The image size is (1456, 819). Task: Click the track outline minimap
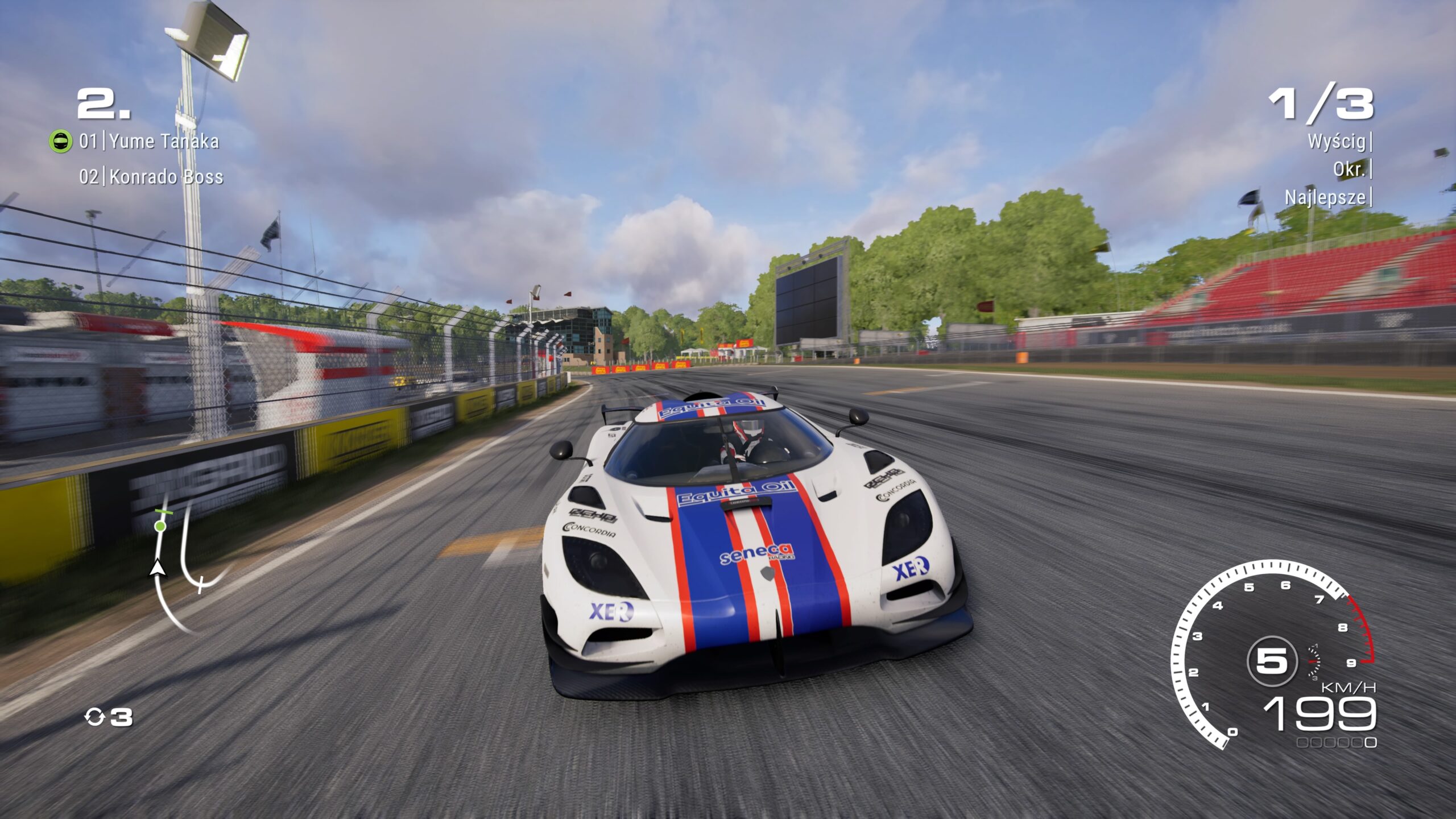point(181,563)
